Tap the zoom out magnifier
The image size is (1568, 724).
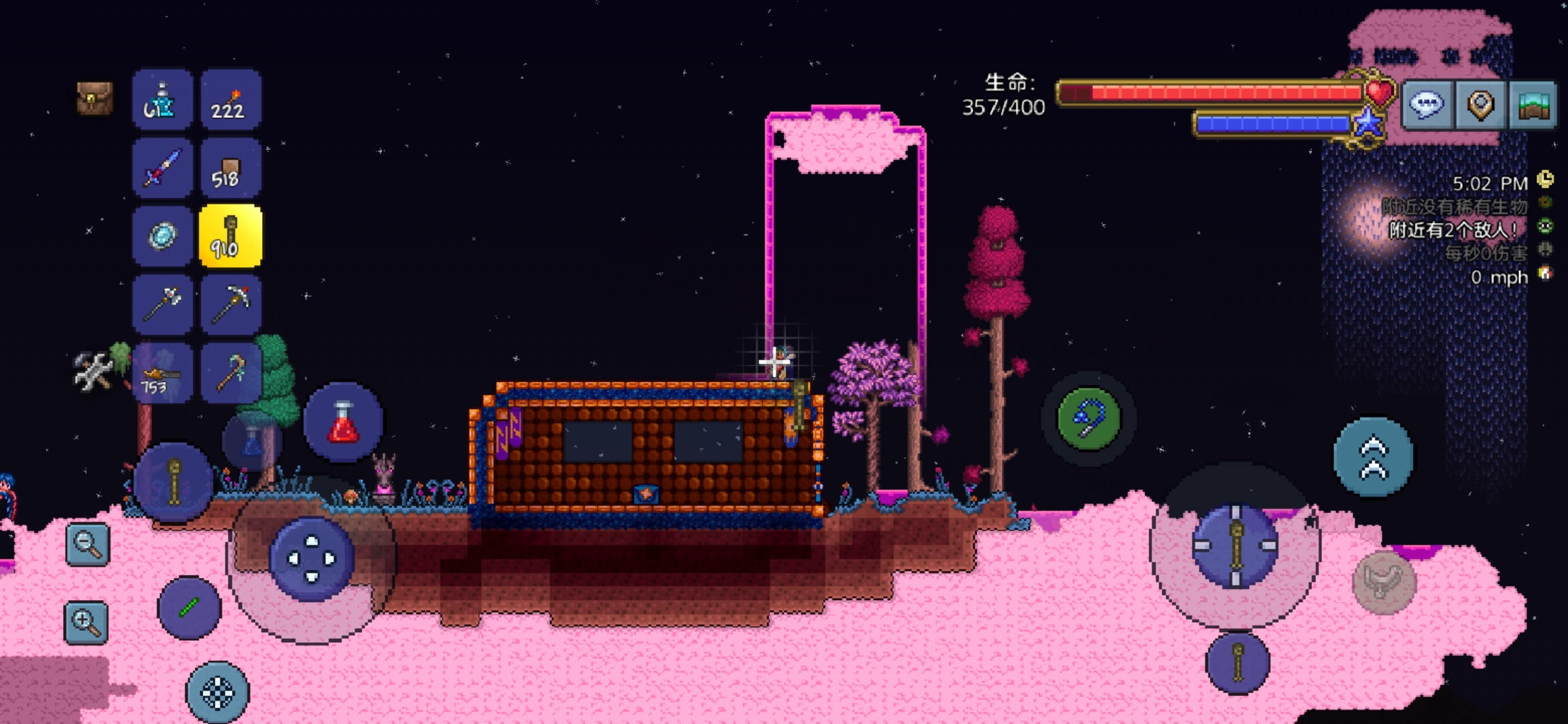(88, 544)
